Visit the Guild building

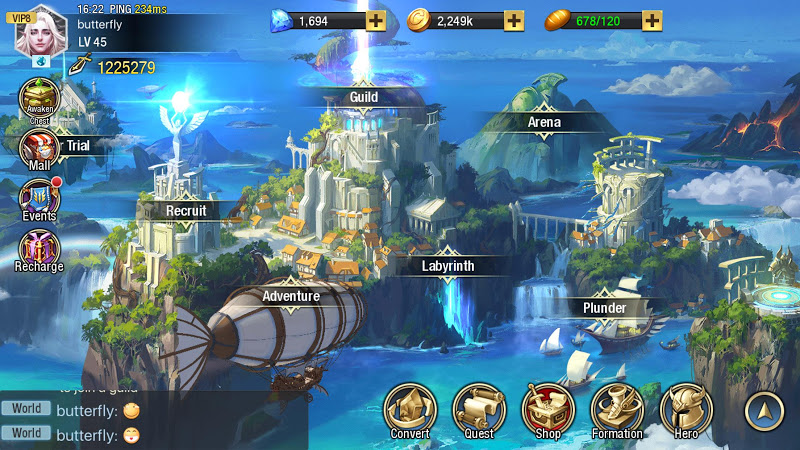tap(363, 96)
